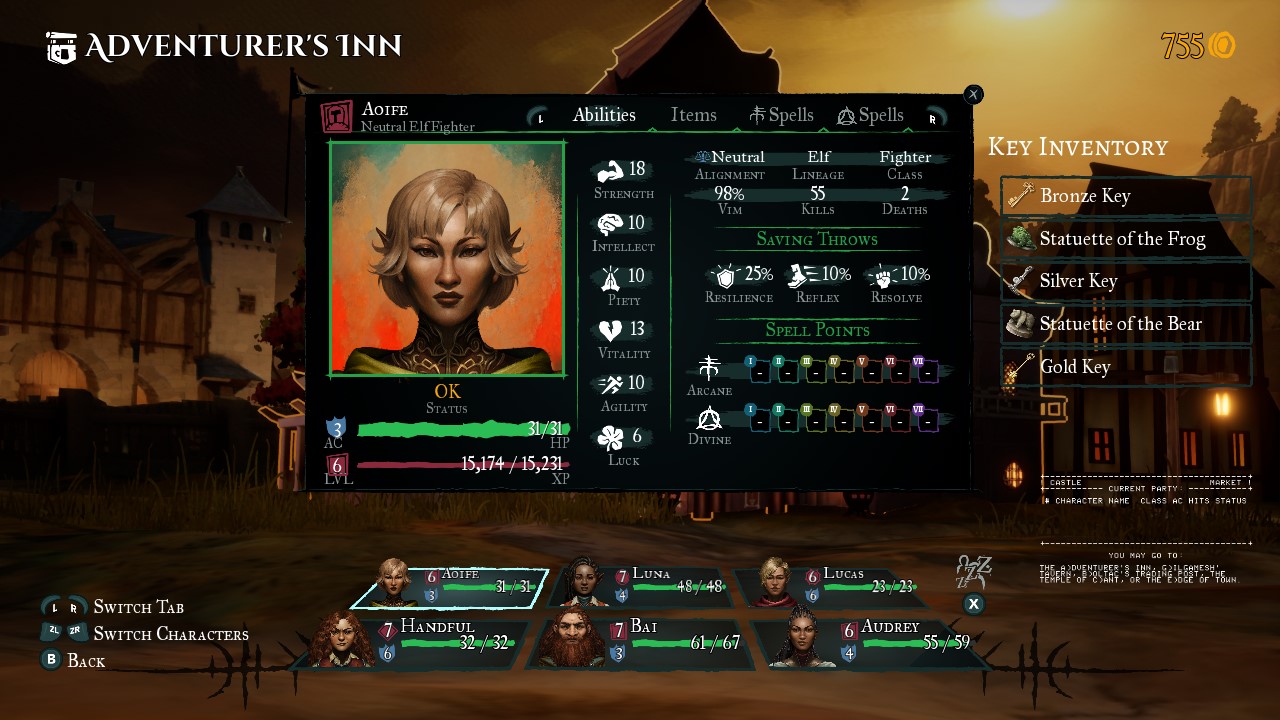Image resolution: width=1280 pixels, height=720 pixels.
Task: Pick Statuette of the Bear
Action: [x=1126, y=324]
